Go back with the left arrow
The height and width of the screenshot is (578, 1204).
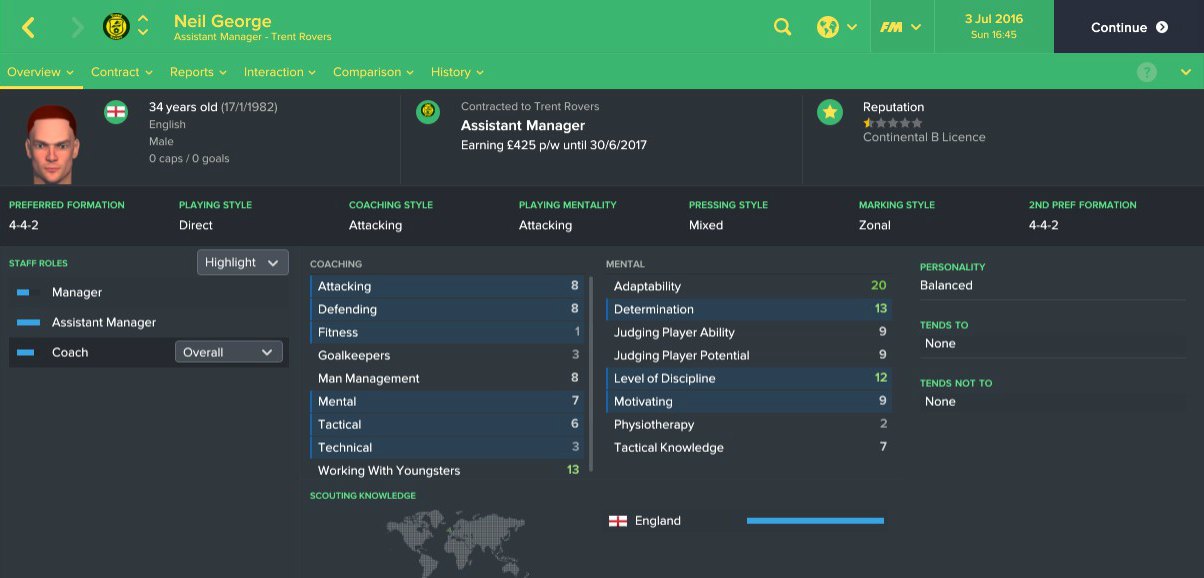pyautogui.click(x=28, y=27)
